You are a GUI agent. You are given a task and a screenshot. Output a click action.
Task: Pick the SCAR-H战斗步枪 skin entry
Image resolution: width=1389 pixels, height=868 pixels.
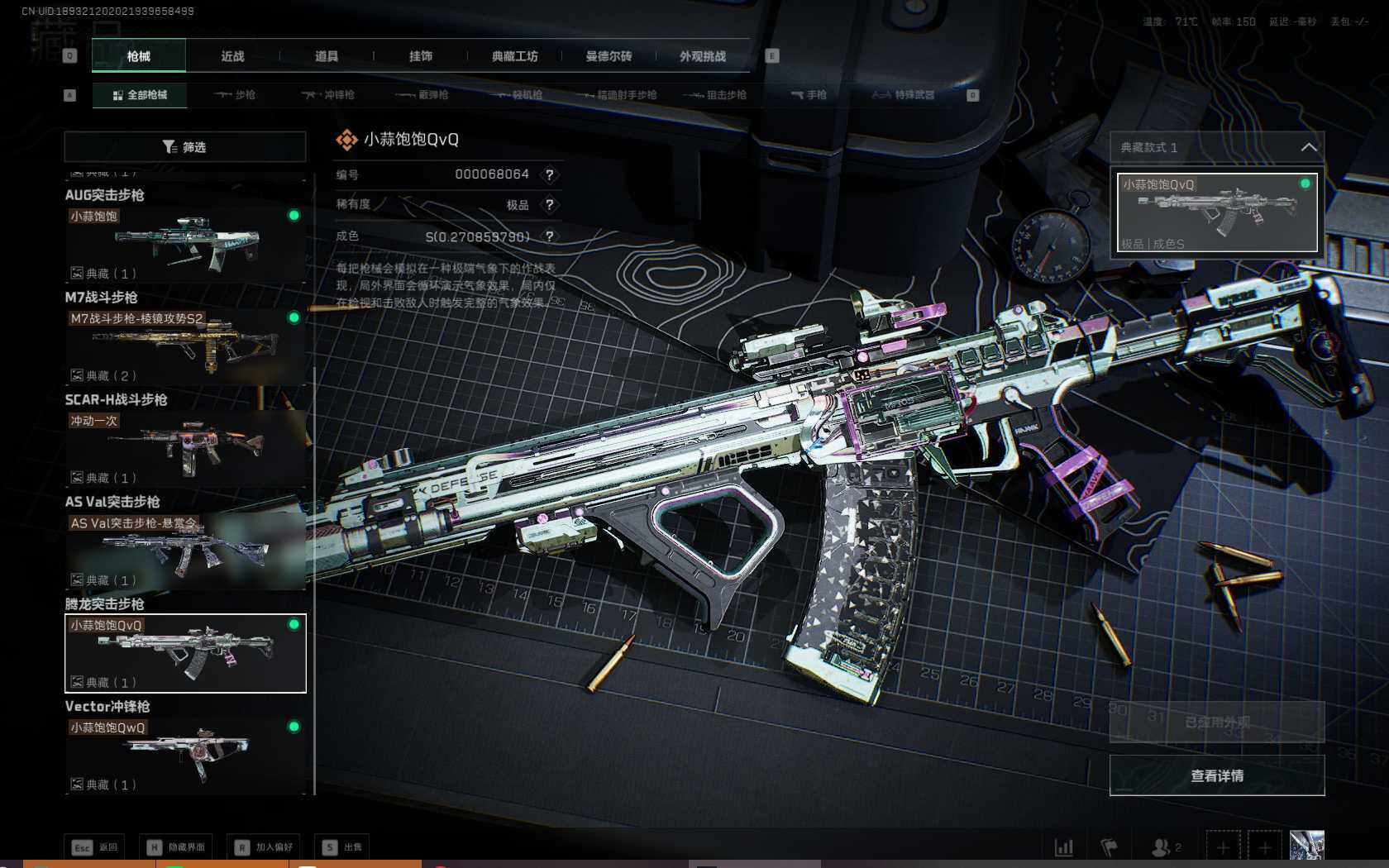pyautogui.click(x=185, y=448)
